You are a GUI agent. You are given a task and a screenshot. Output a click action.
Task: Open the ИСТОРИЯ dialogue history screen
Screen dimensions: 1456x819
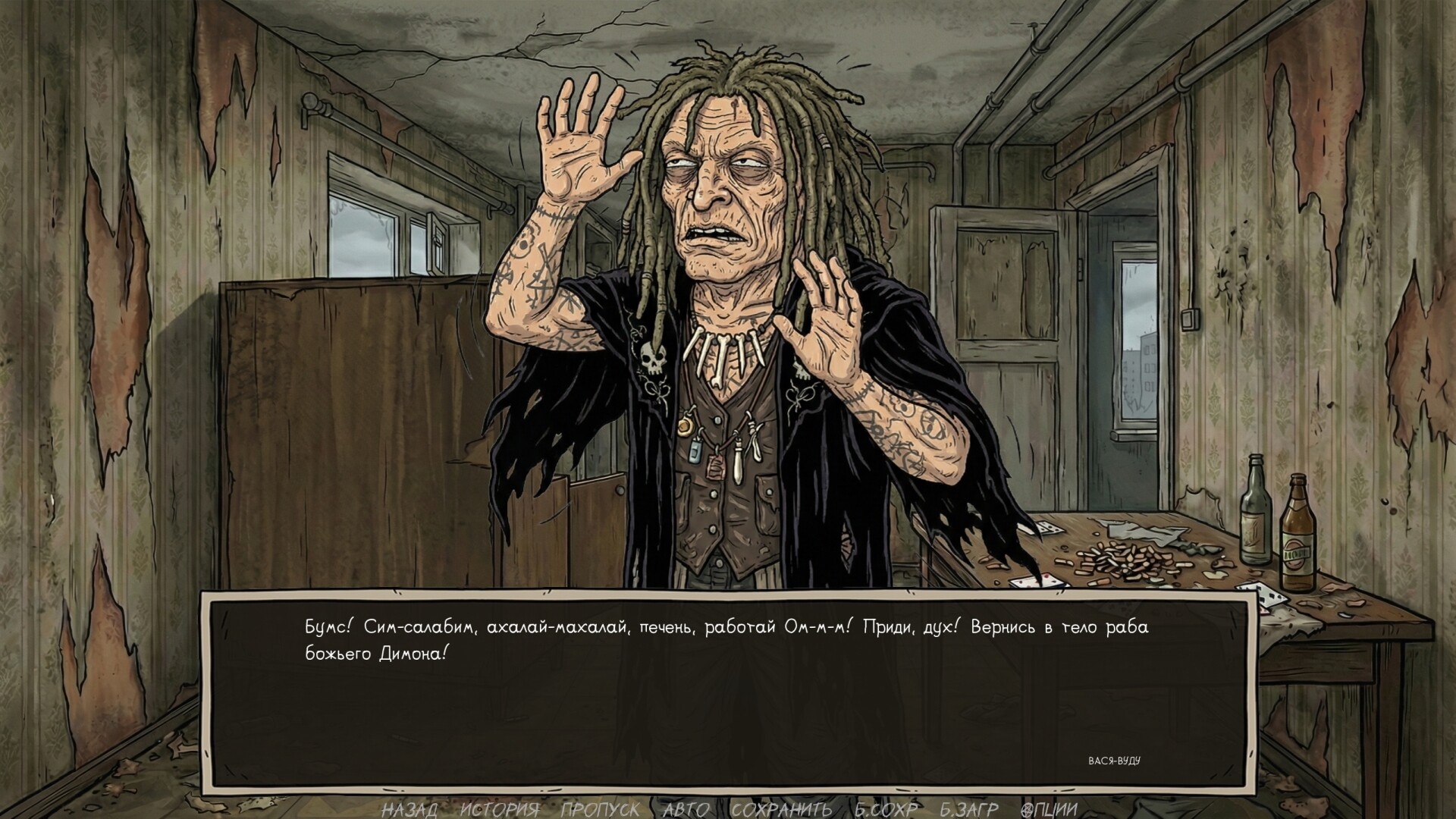point(500,808)
